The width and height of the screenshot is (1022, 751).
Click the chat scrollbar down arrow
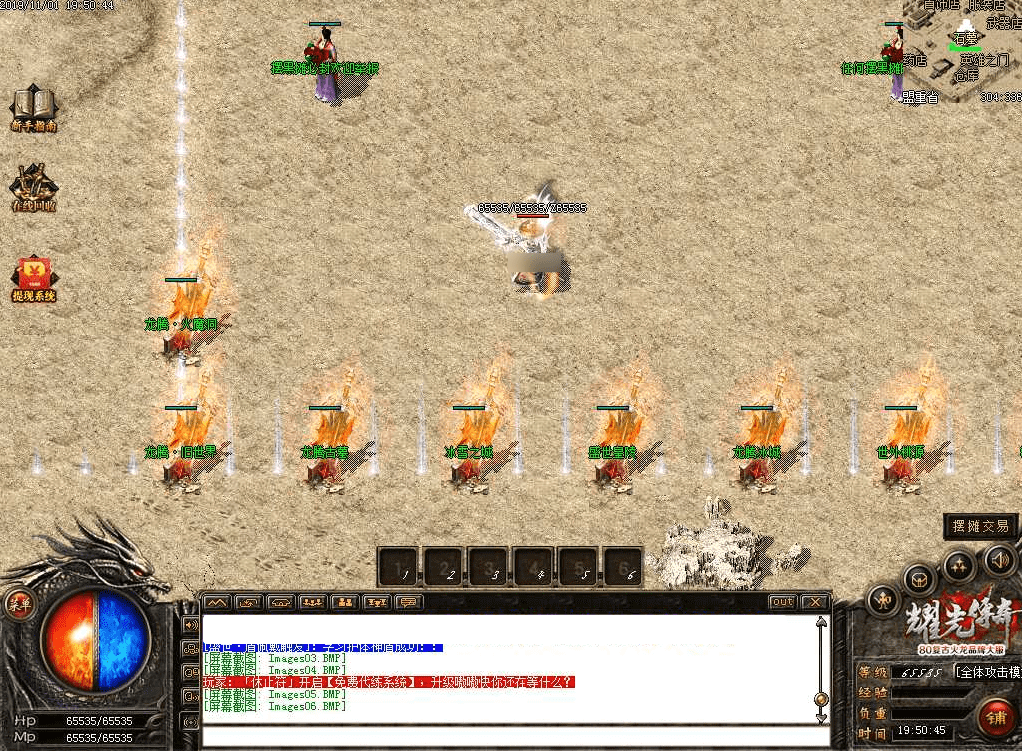pos(821,718)
